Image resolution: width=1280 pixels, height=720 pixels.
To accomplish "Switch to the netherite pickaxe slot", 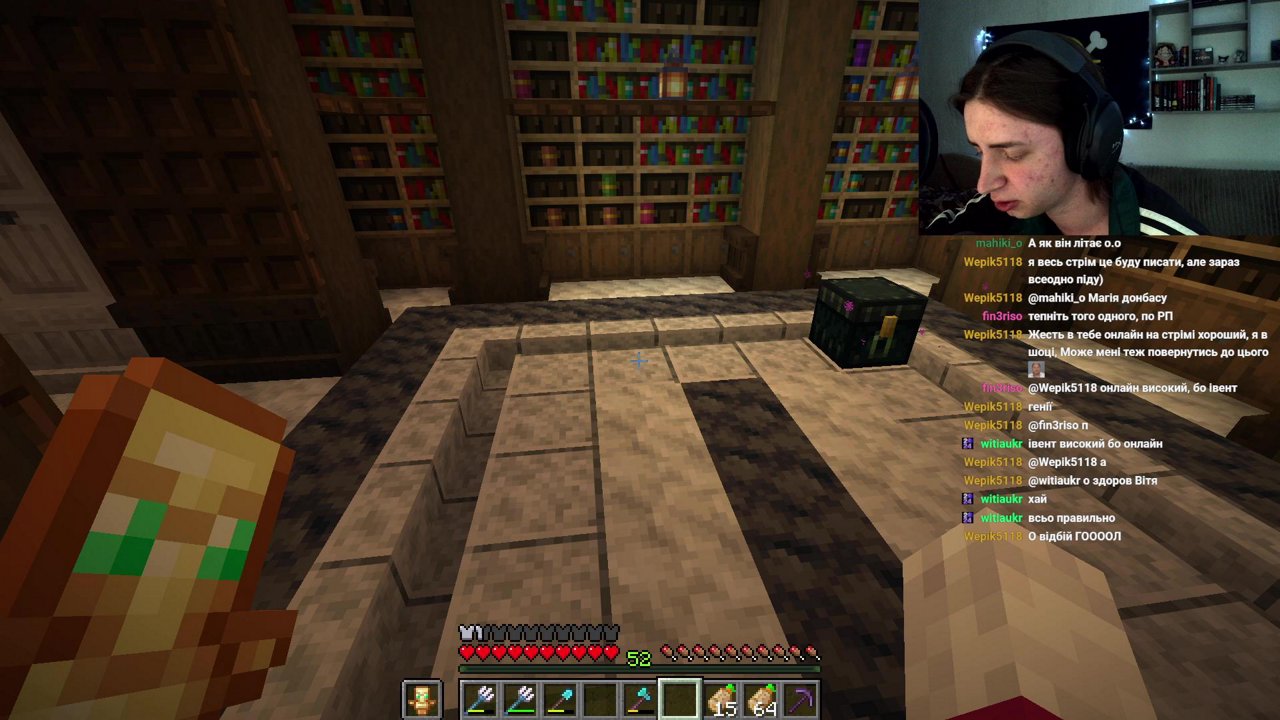I will tap(800, 699).
